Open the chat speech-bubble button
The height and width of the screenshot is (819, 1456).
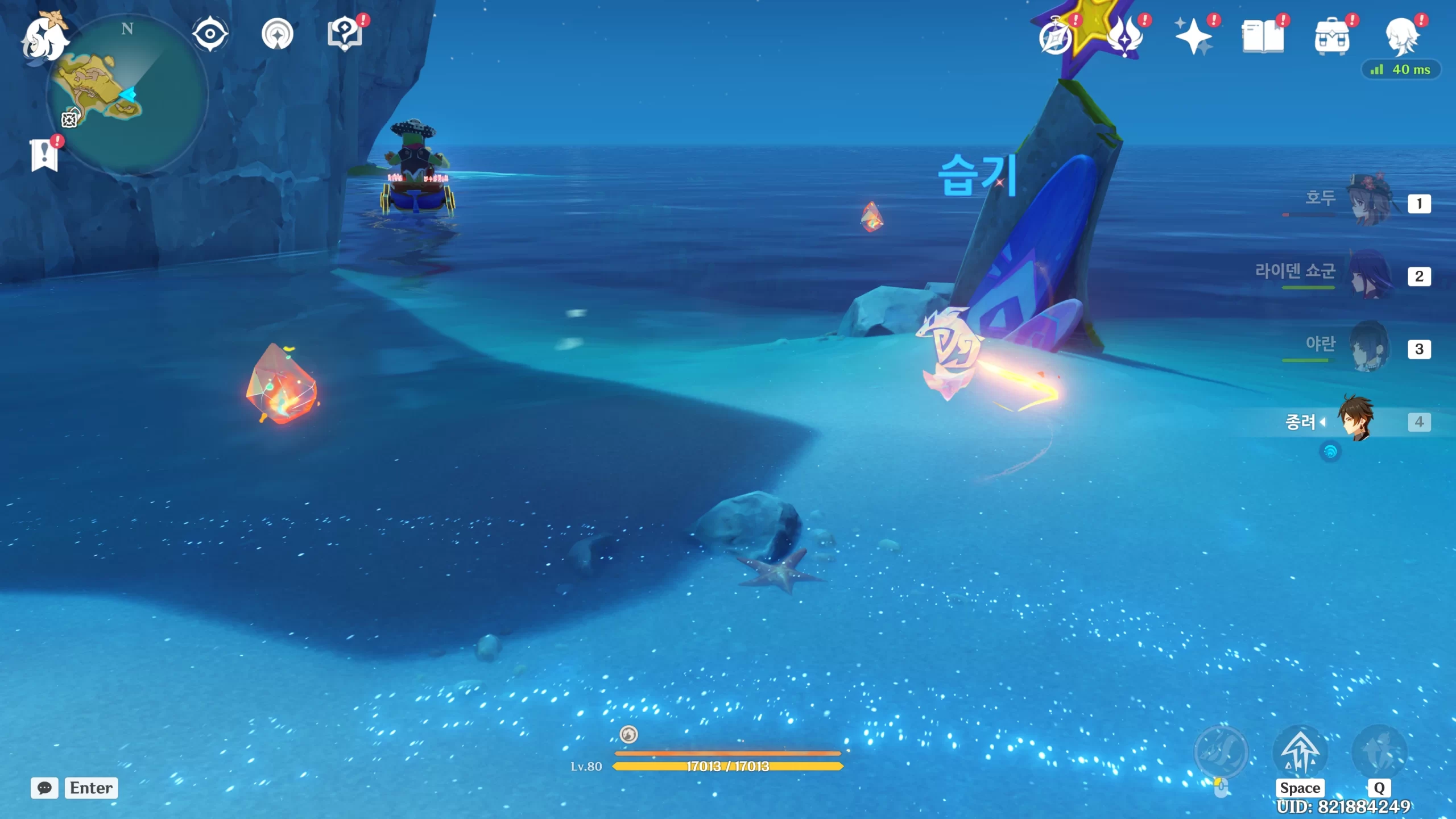[x=44, y=788]
